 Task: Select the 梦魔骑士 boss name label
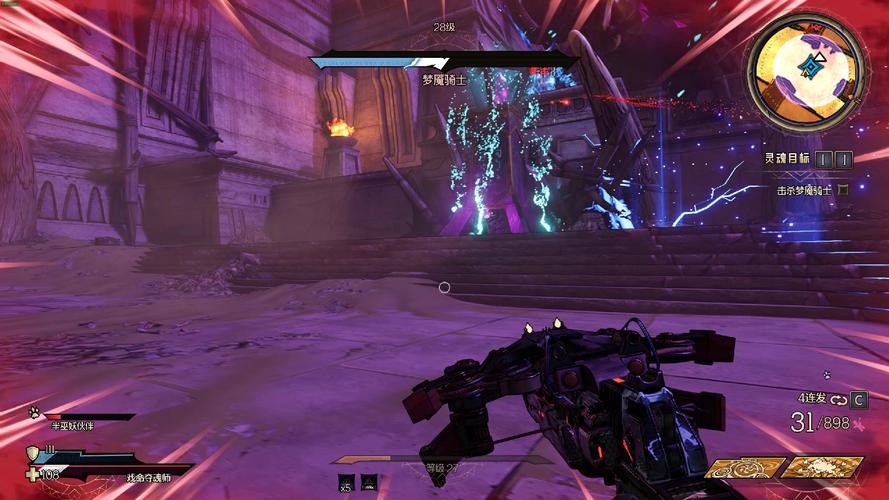click(x=444, y=79)
